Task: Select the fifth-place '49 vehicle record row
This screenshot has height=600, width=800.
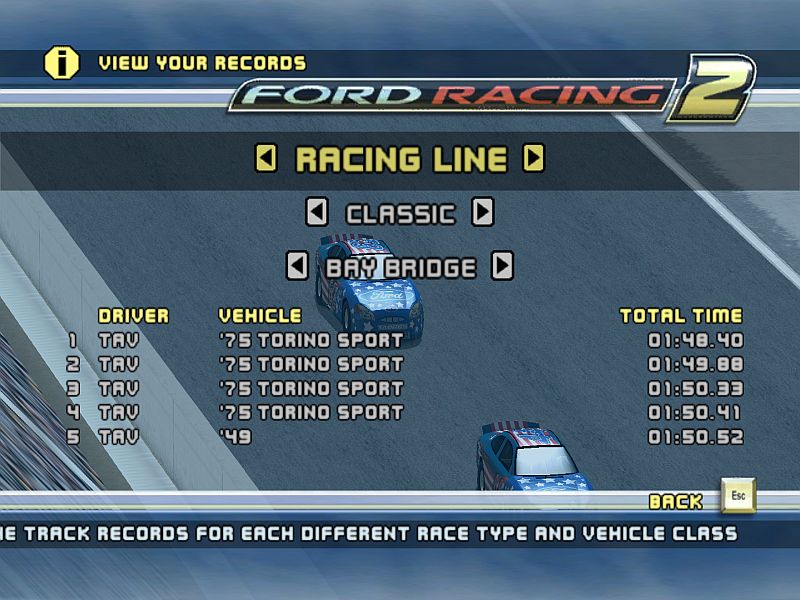Action: pyautogui.click(x=405, y=437)
